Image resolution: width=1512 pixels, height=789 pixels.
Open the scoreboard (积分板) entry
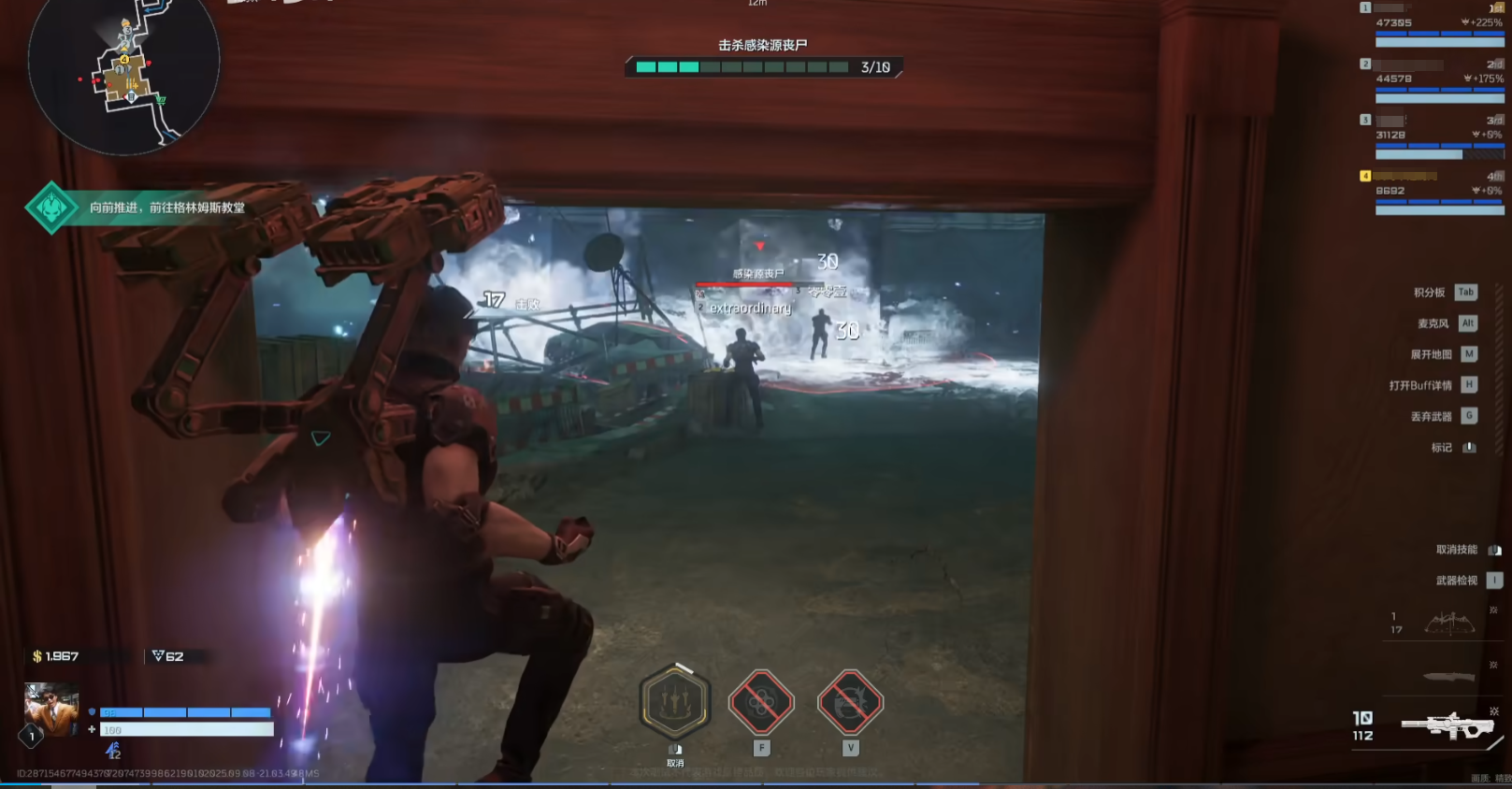(x=1445, y=293)
